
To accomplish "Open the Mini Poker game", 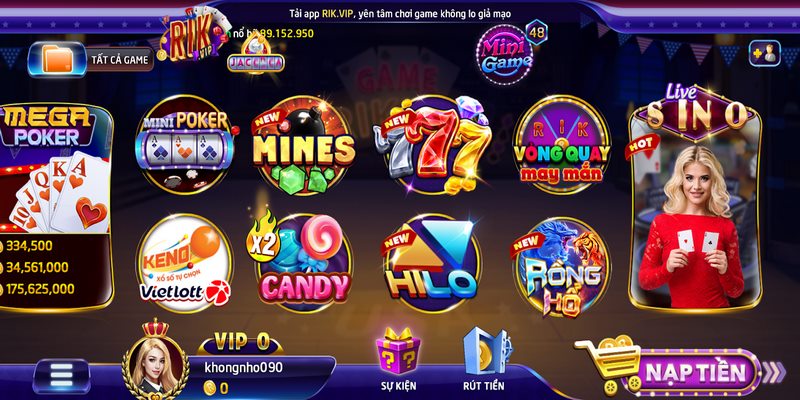I will click(186, 145).
